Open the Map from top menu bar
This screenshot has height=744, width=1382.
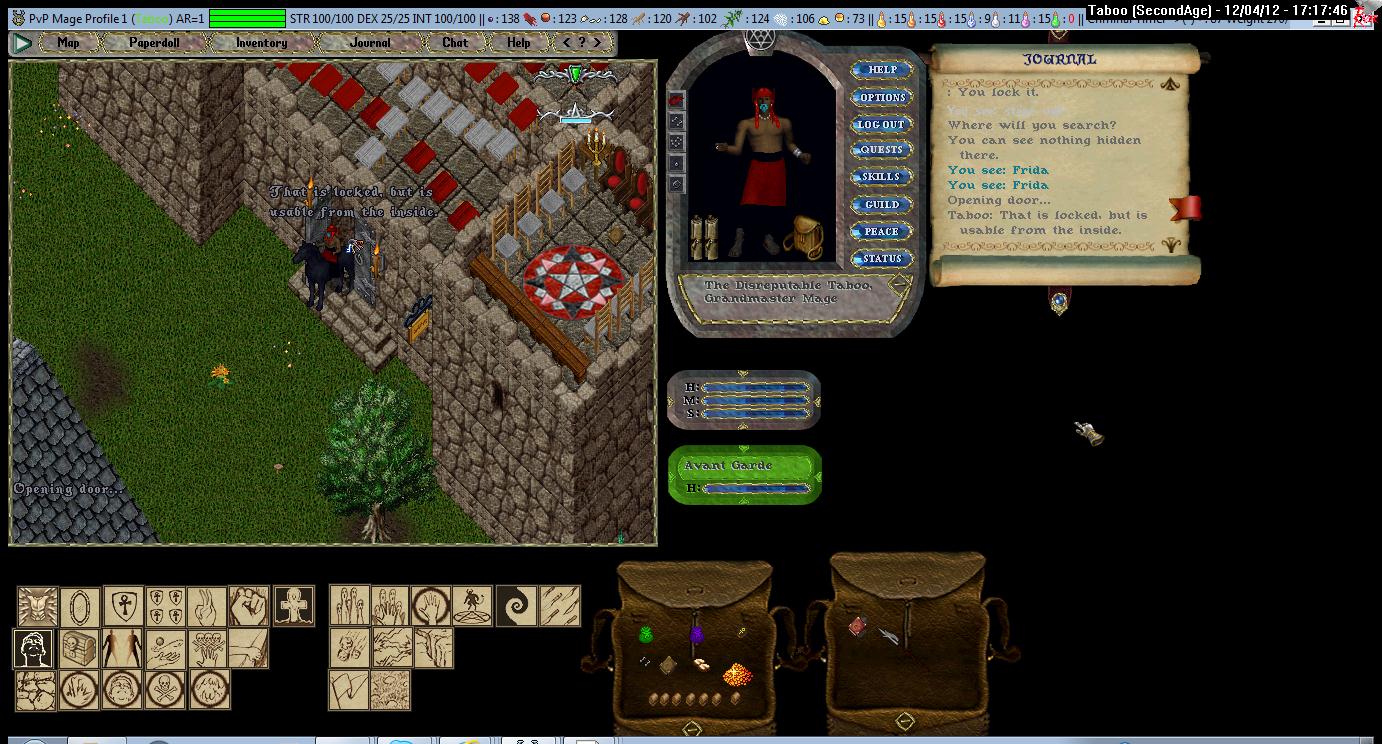click(68, 43)
